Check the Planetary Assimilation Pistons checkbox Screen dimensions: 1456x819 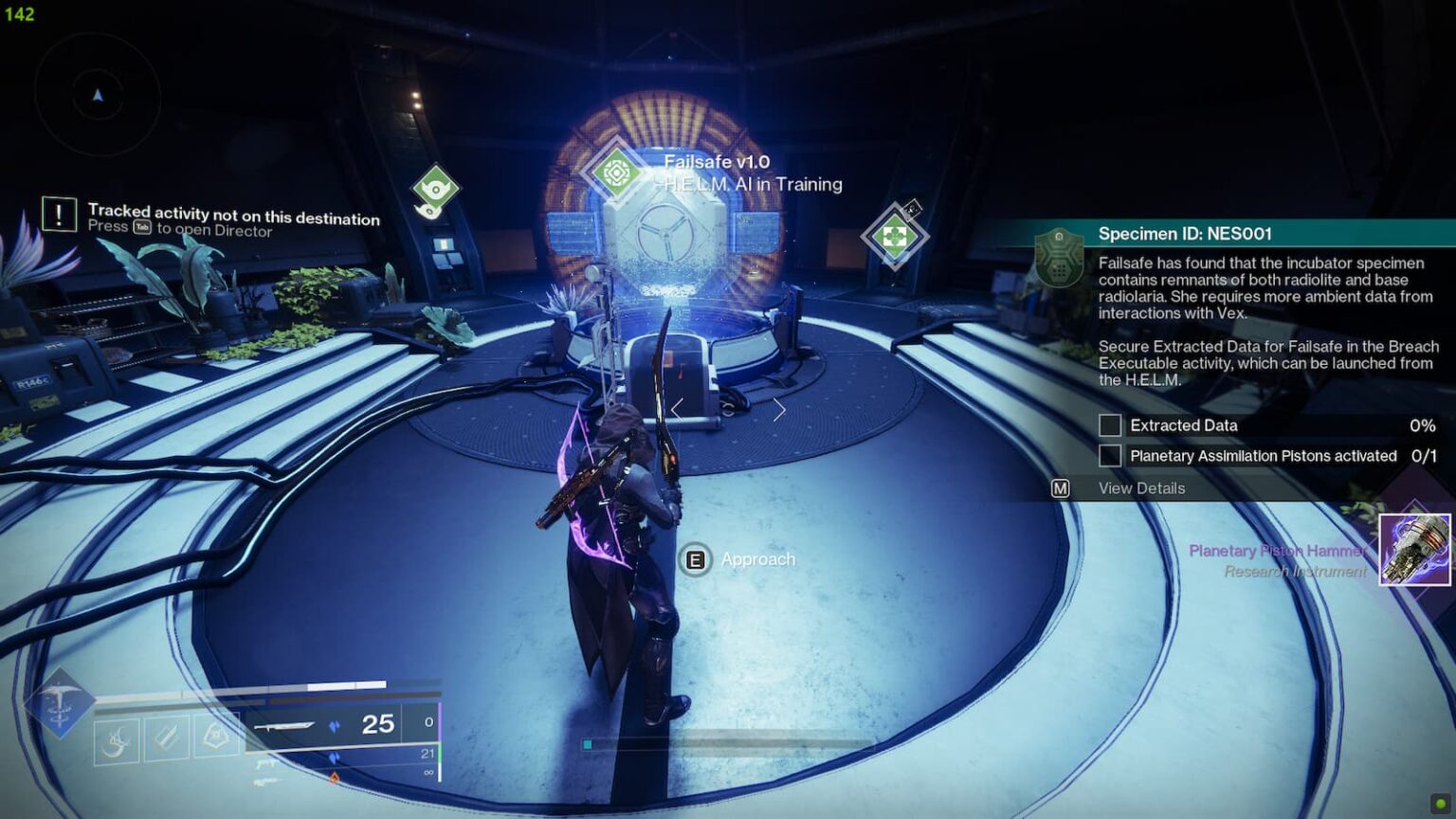click(x=1110, y=455)
